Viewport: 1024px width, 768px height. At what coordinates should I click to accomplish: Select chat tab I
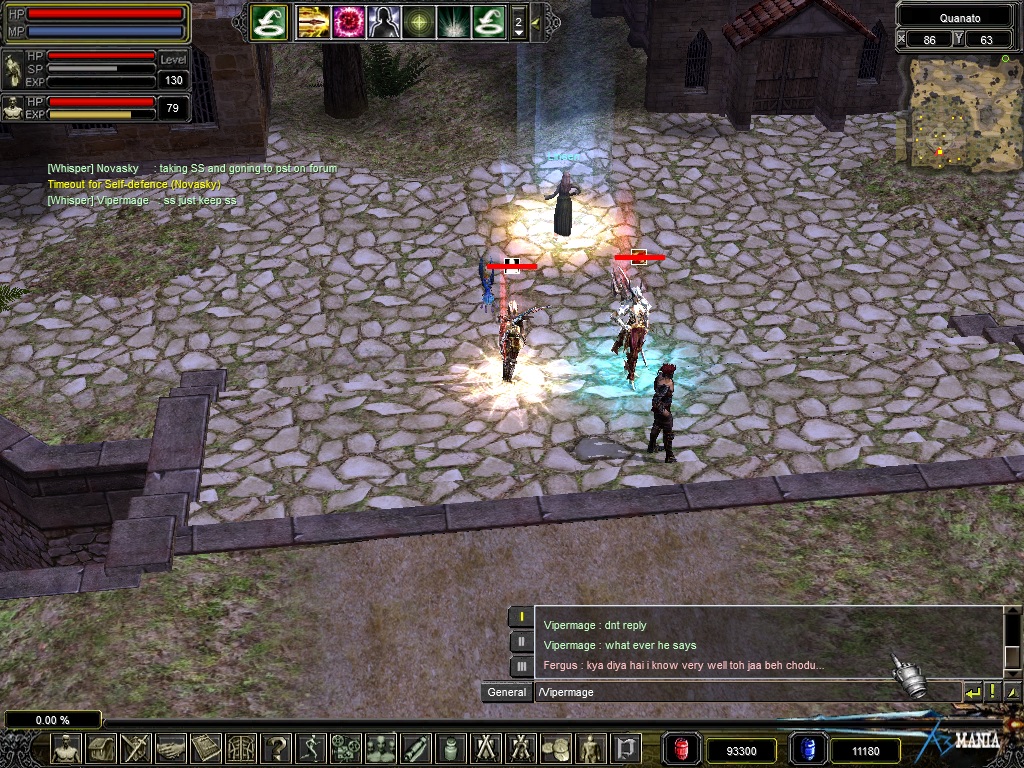[x=521, y=617]
